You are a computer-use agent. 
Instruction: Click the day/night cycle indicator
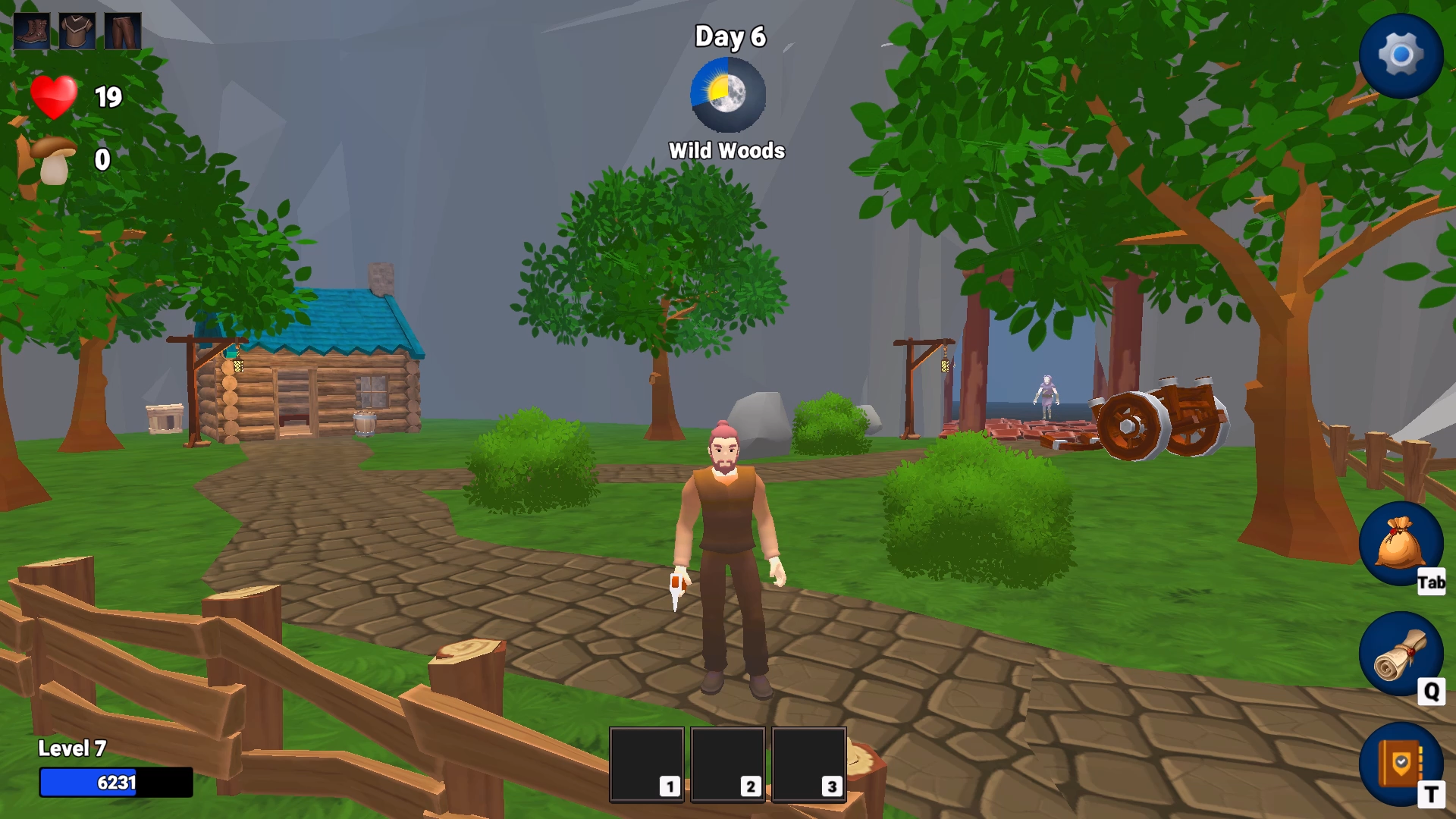pyautogui.click(x=726, y=94)
